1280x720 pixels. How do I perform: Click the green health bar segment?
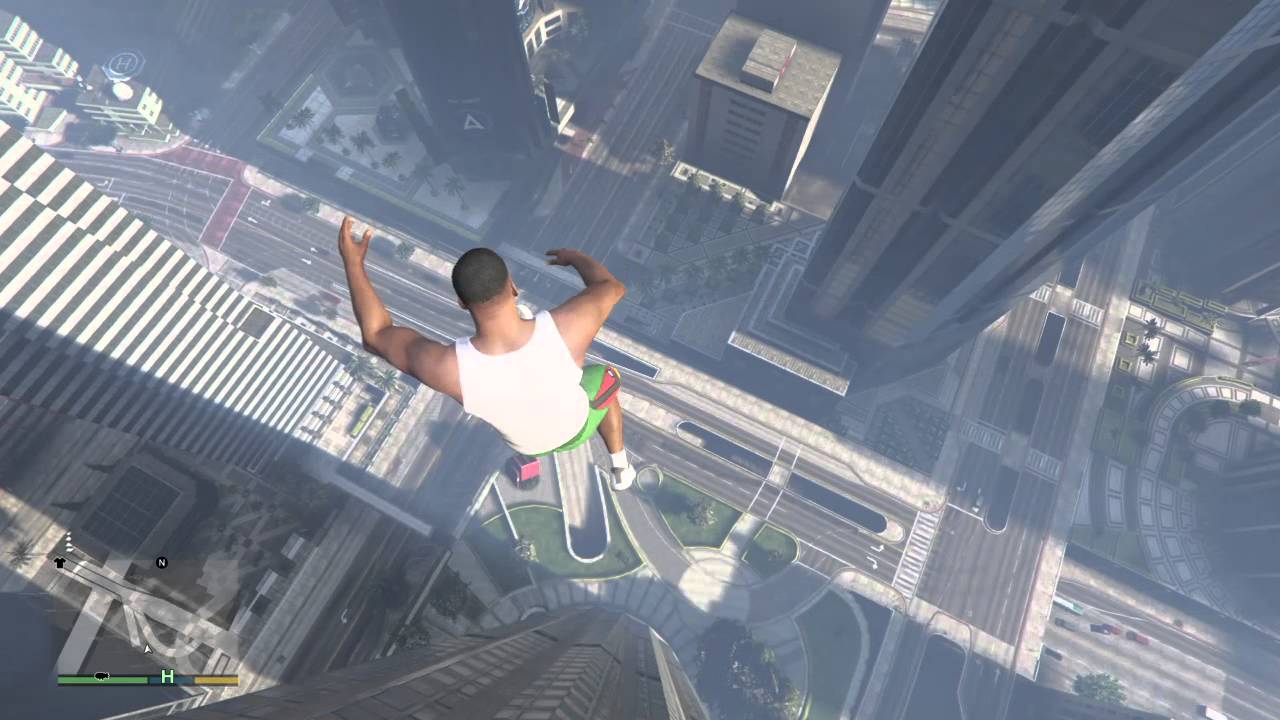coord(100,680)
